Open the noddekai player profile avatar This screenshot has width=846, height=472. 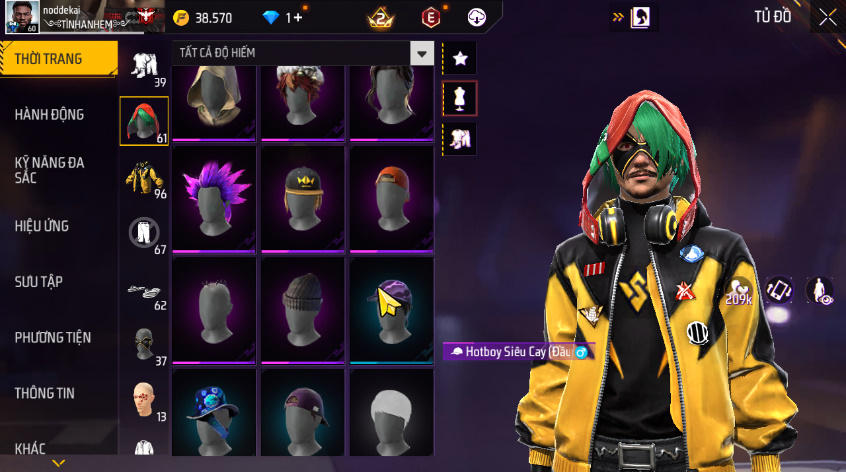pos(23,17)
